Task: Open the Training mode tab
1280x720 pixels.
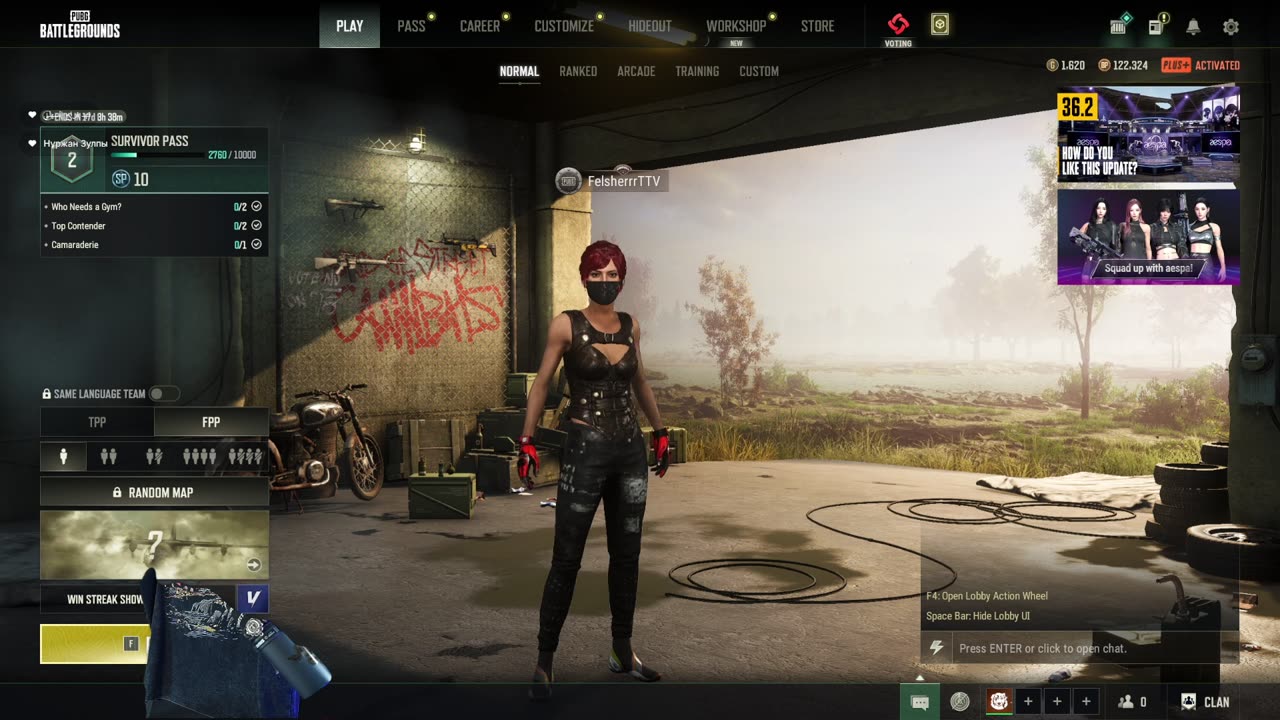Action: (697, 71)
